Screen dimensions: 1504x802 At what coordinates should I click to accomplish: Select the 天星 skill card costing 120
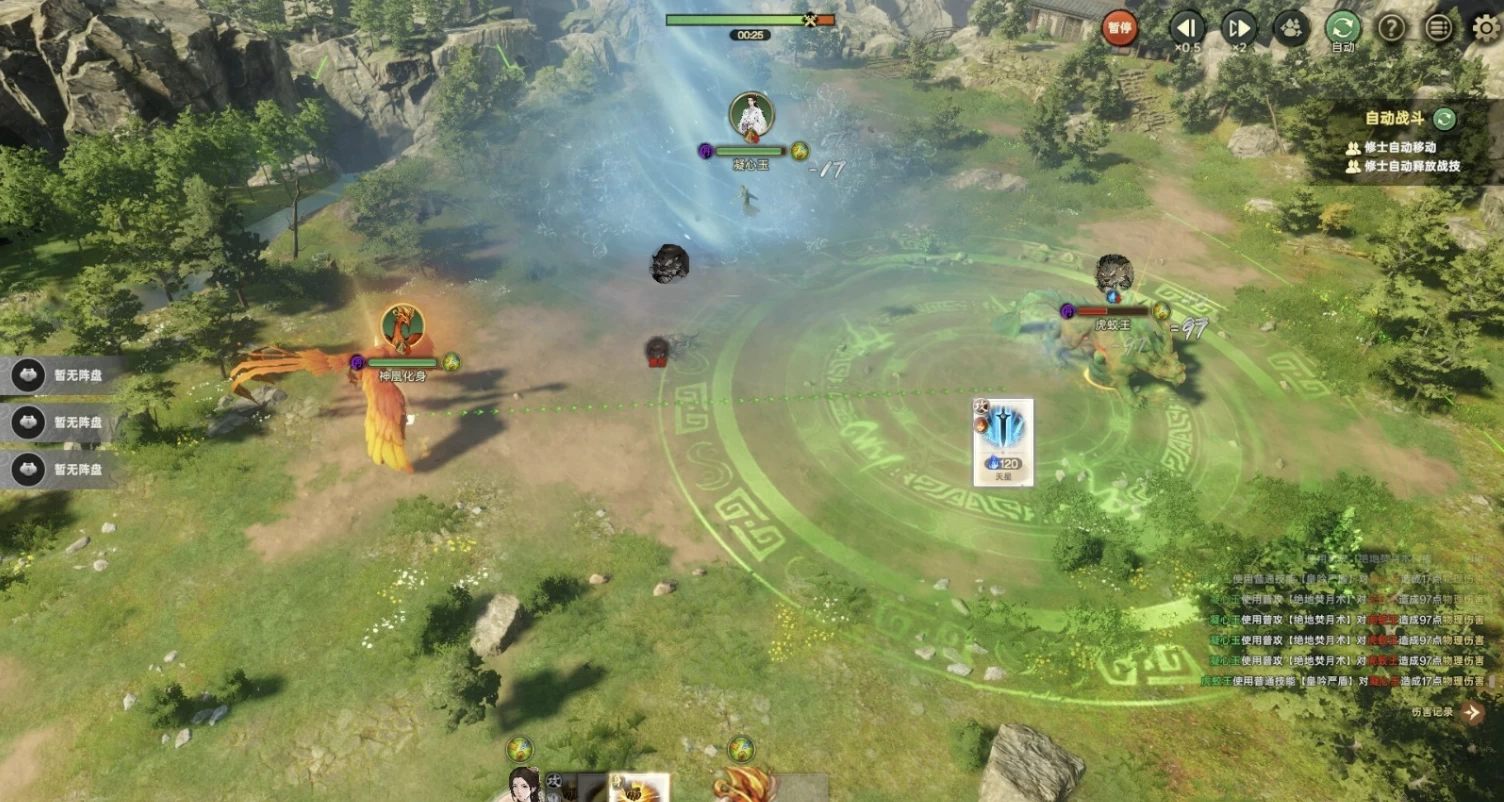pyautogui.click(x=1003, y=441)
